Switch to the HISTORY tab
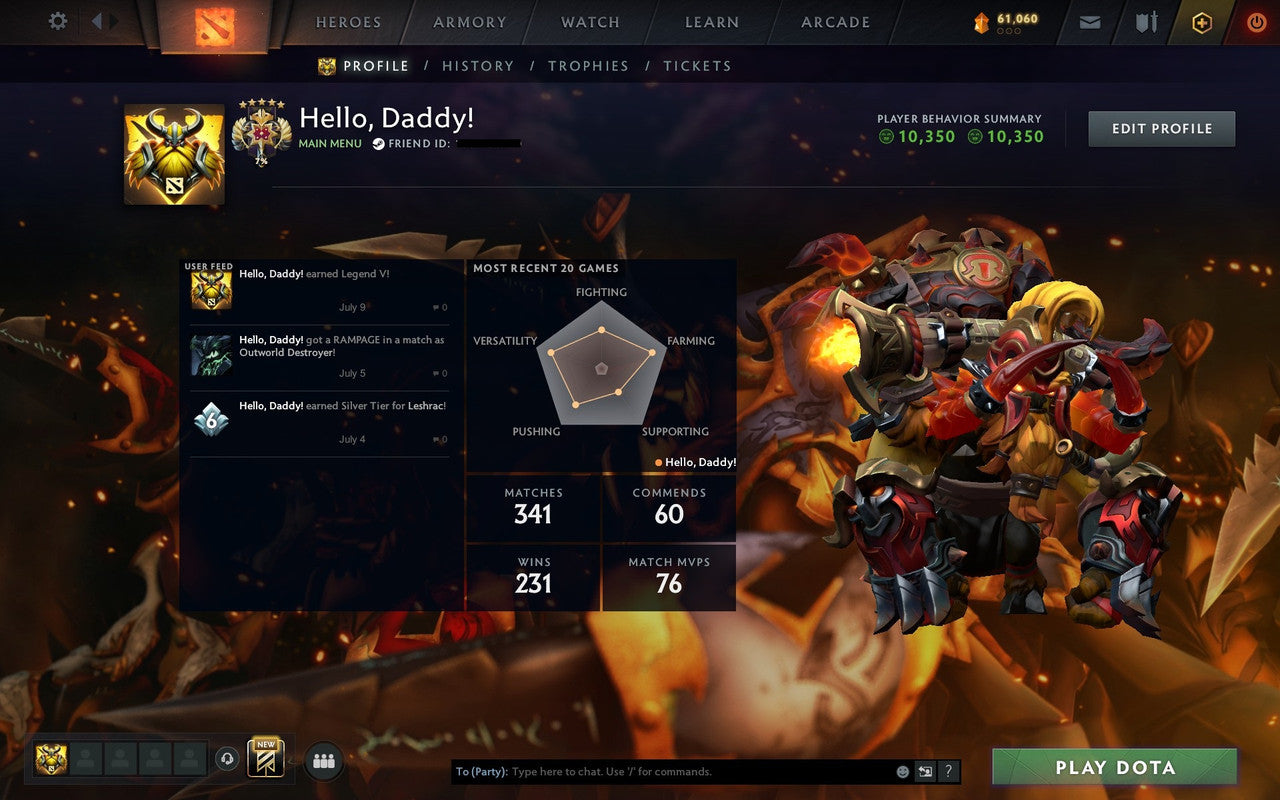The image size is (1280, 800). (478, 66)
